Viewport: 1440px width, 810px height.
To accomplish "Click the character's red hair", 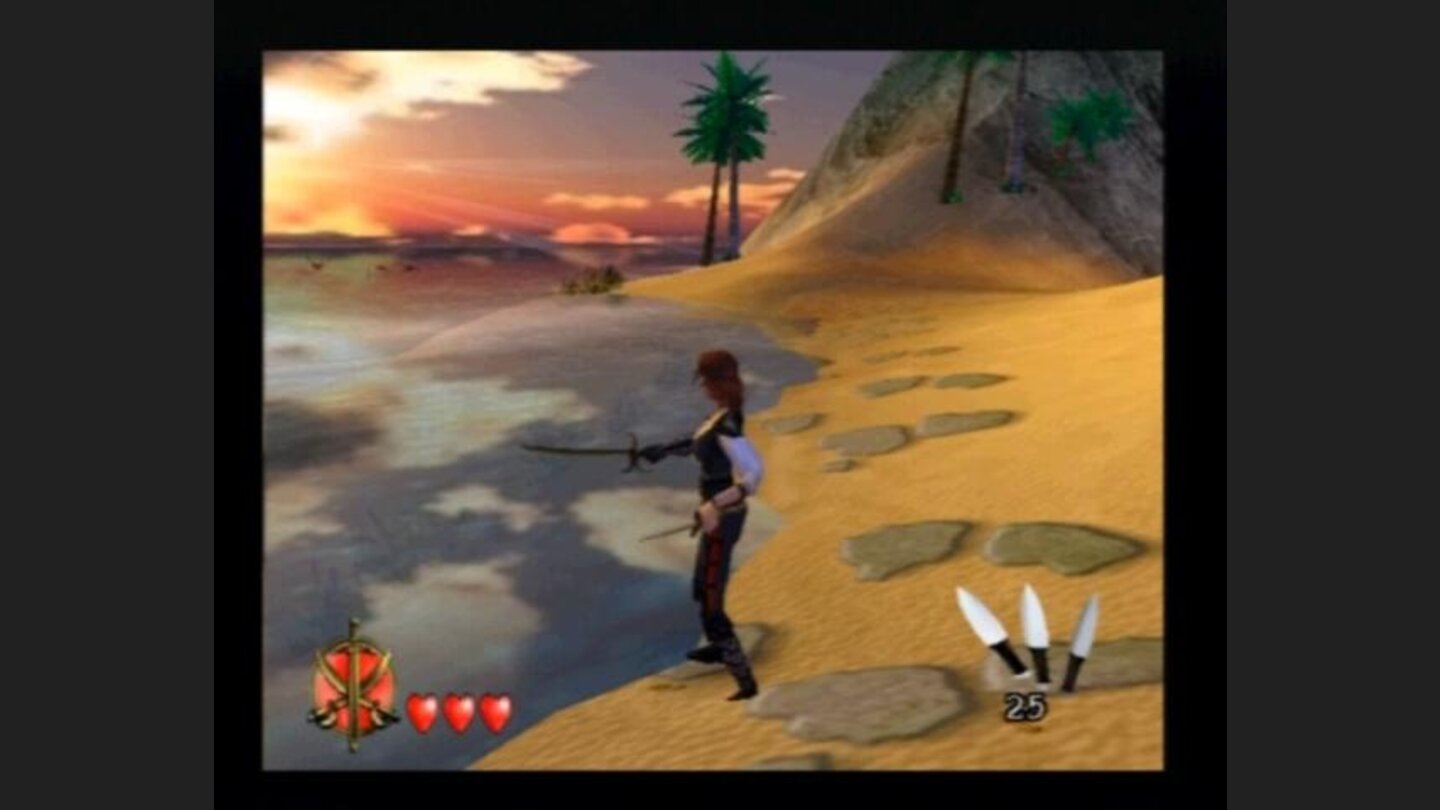I will 722,370.
